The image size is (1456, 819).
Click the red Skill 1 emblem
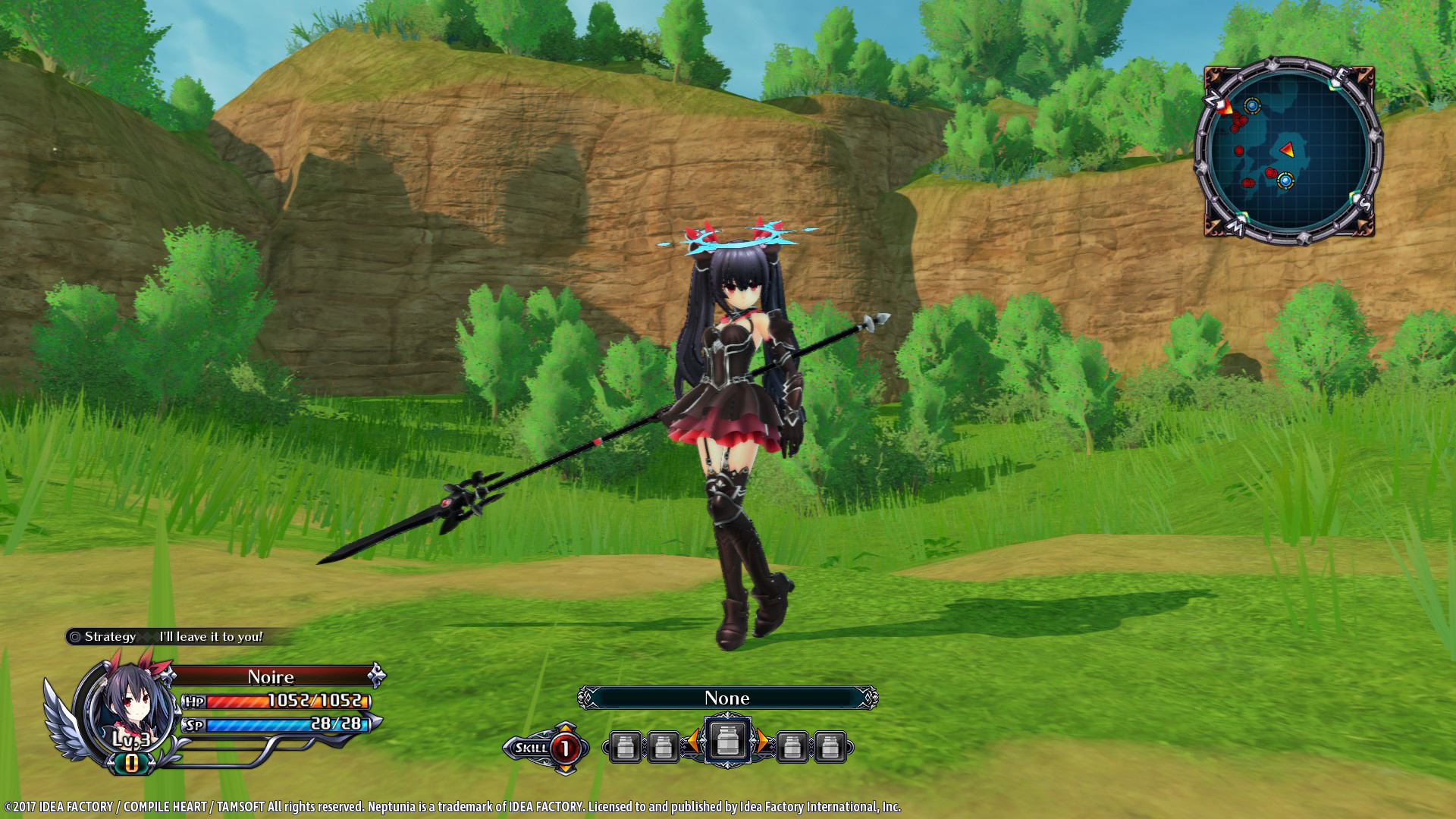pos(566,746)
